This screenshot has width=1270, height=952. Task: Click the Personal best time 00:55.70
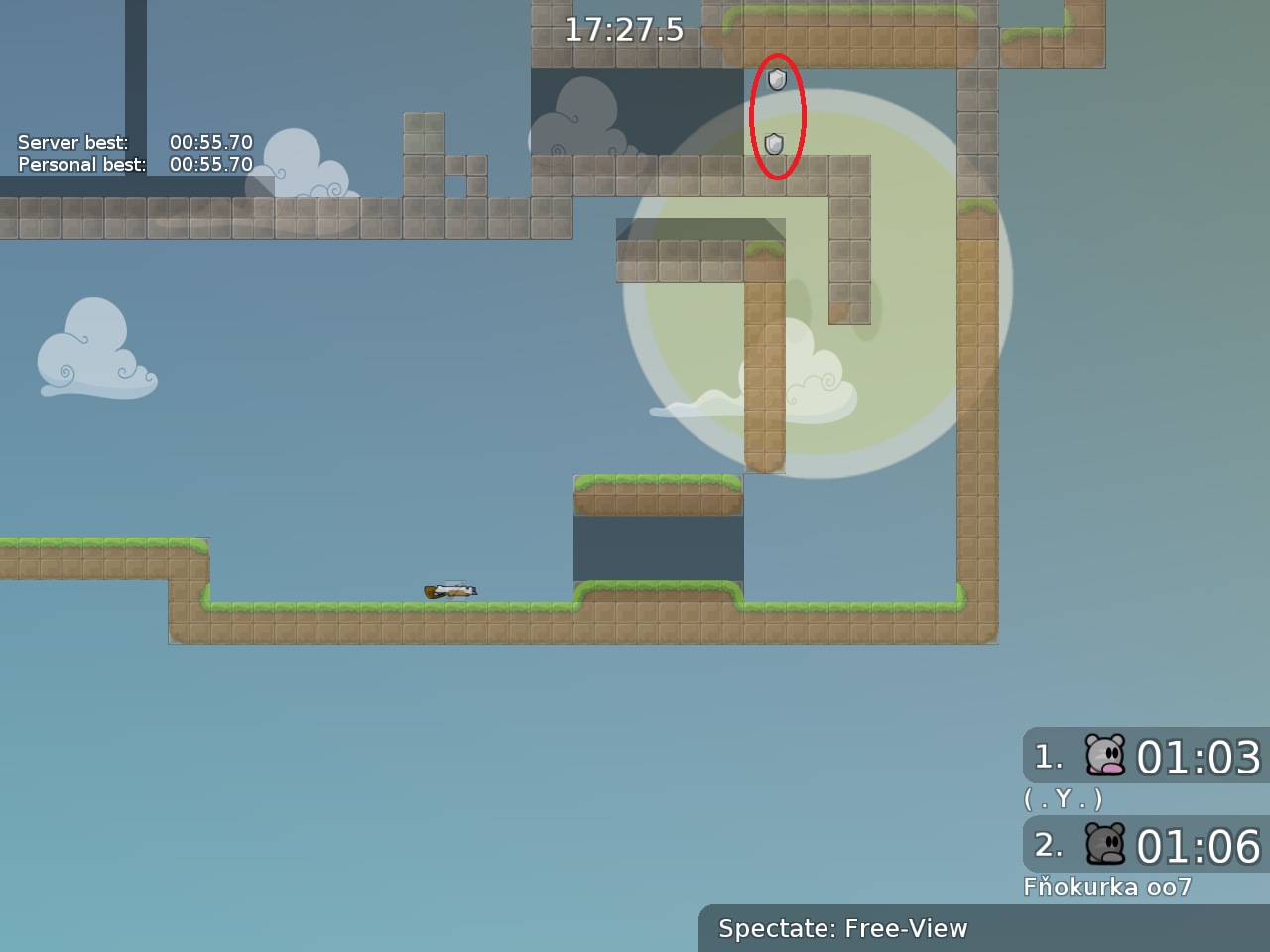(211, 164)
